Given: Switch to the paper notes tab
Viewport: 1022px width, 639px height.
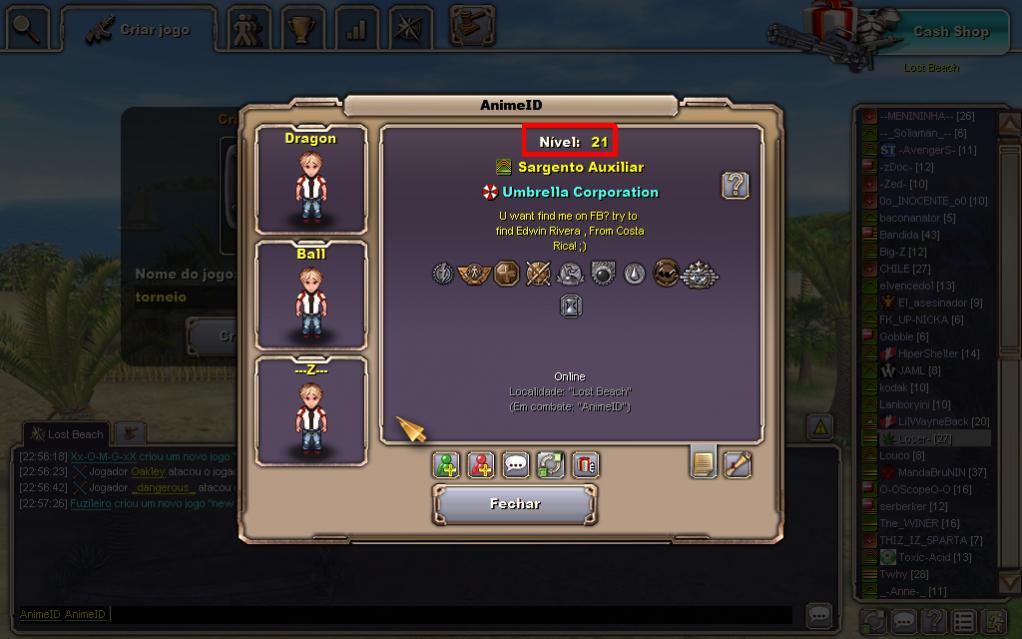Looking at the screenshot, I should [x=704, y=464].
